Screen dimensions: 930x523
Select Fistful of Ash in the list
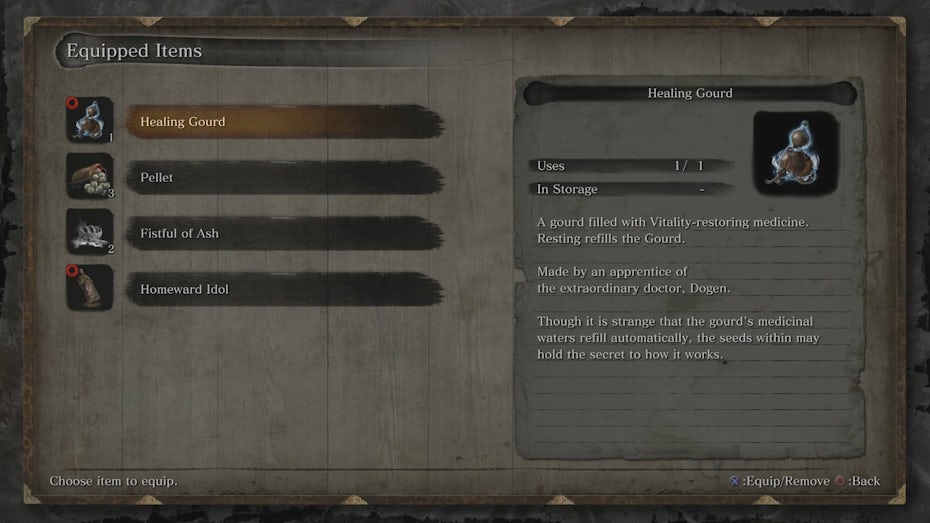click(x=285, y=234)
